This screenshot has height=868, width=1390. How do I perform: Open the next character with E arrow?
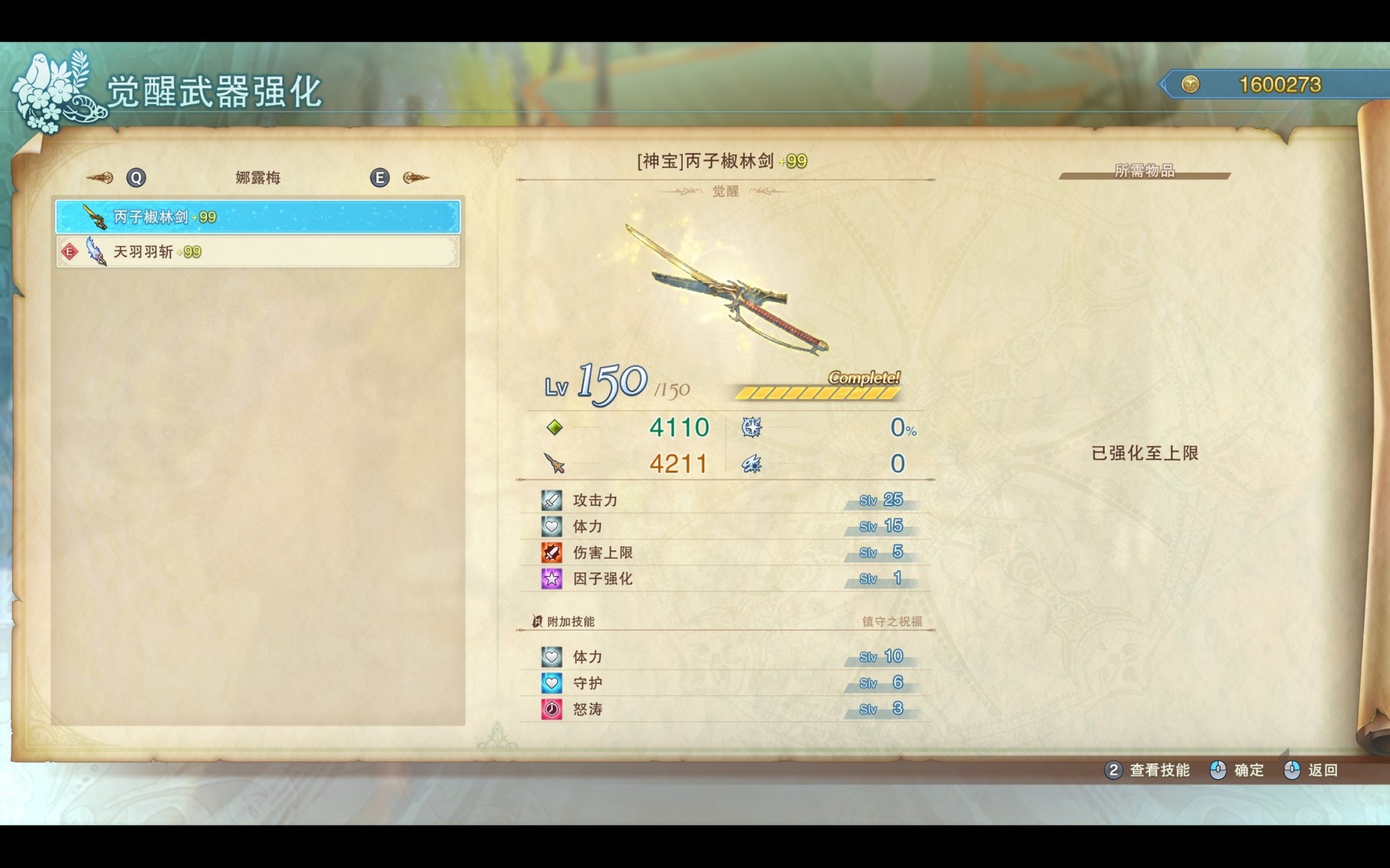pyautogui.click(x=380, y=177)
